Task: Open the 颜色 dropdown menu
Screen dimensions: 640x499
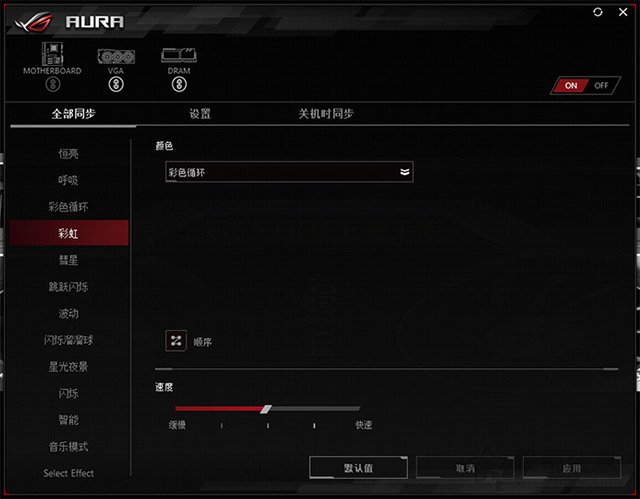Action: (289, 172)
